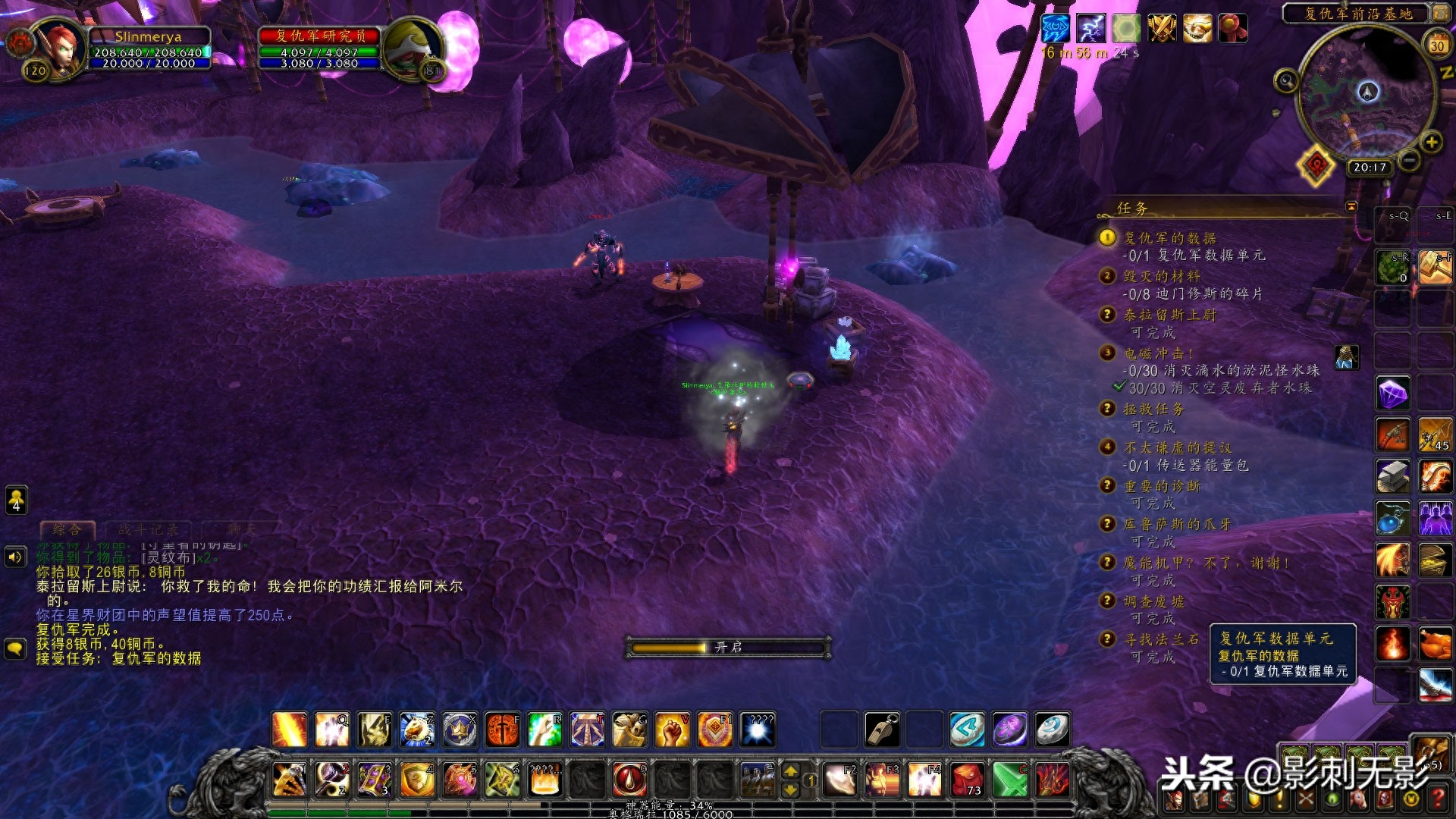Switch to the 综合 chat tab
The width and height of the screenshot is (1456, 819).
click(67, 529)
